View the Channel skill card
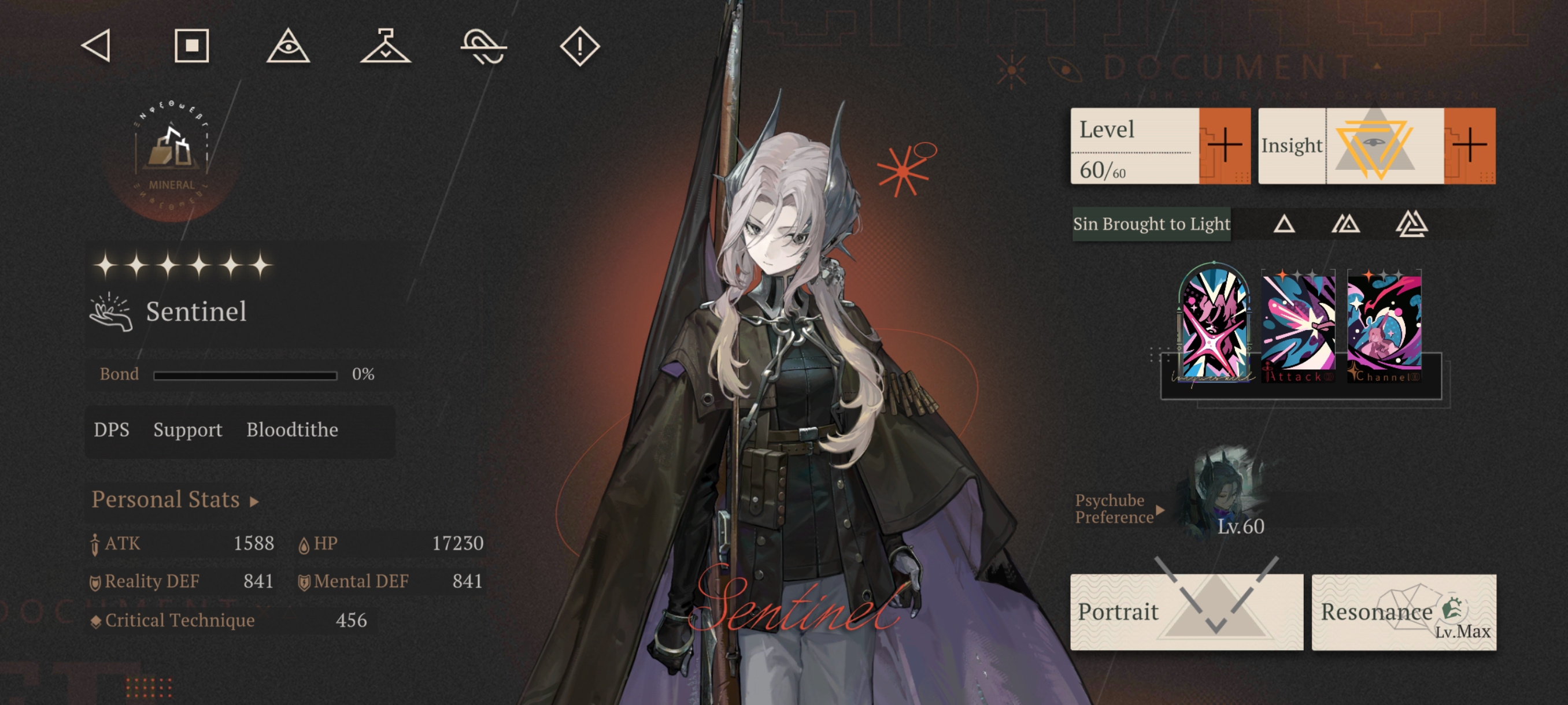The image size is (1568, 705). [x=1384, y=326]
